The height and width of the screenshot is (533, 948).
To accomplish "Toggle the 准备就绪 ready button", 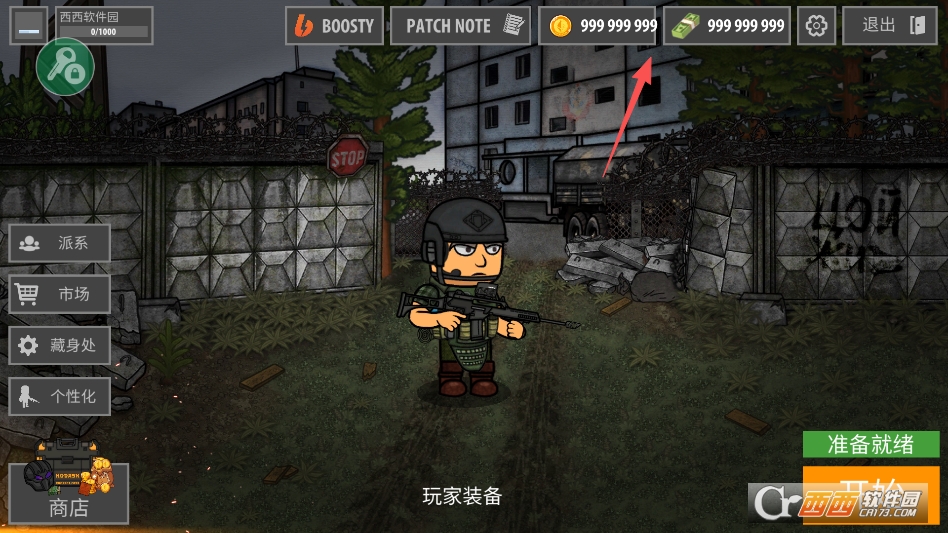I will point(871,444).
